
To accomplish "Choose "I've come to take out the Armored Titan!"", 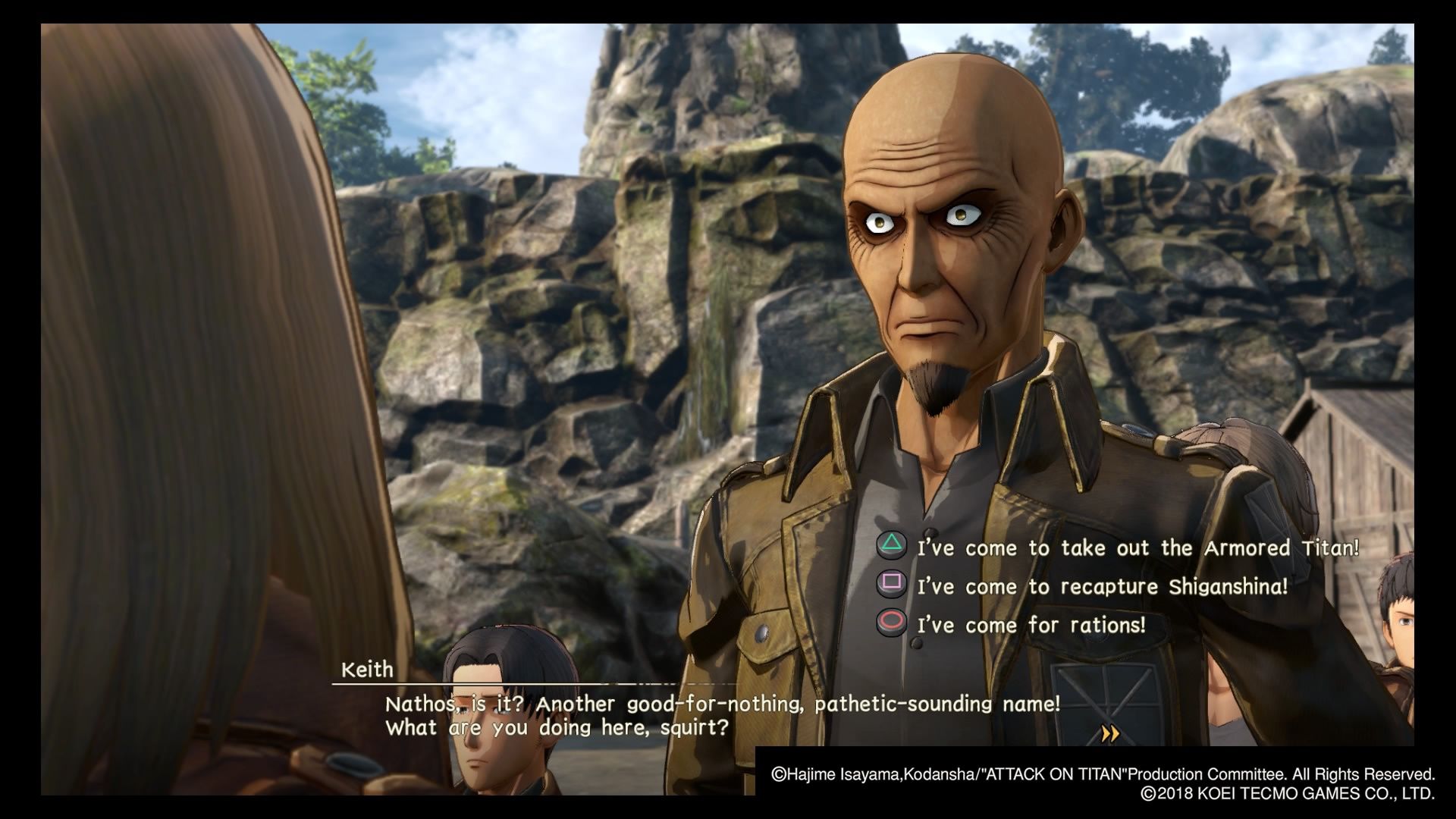I will click(x=1137, y=548).
